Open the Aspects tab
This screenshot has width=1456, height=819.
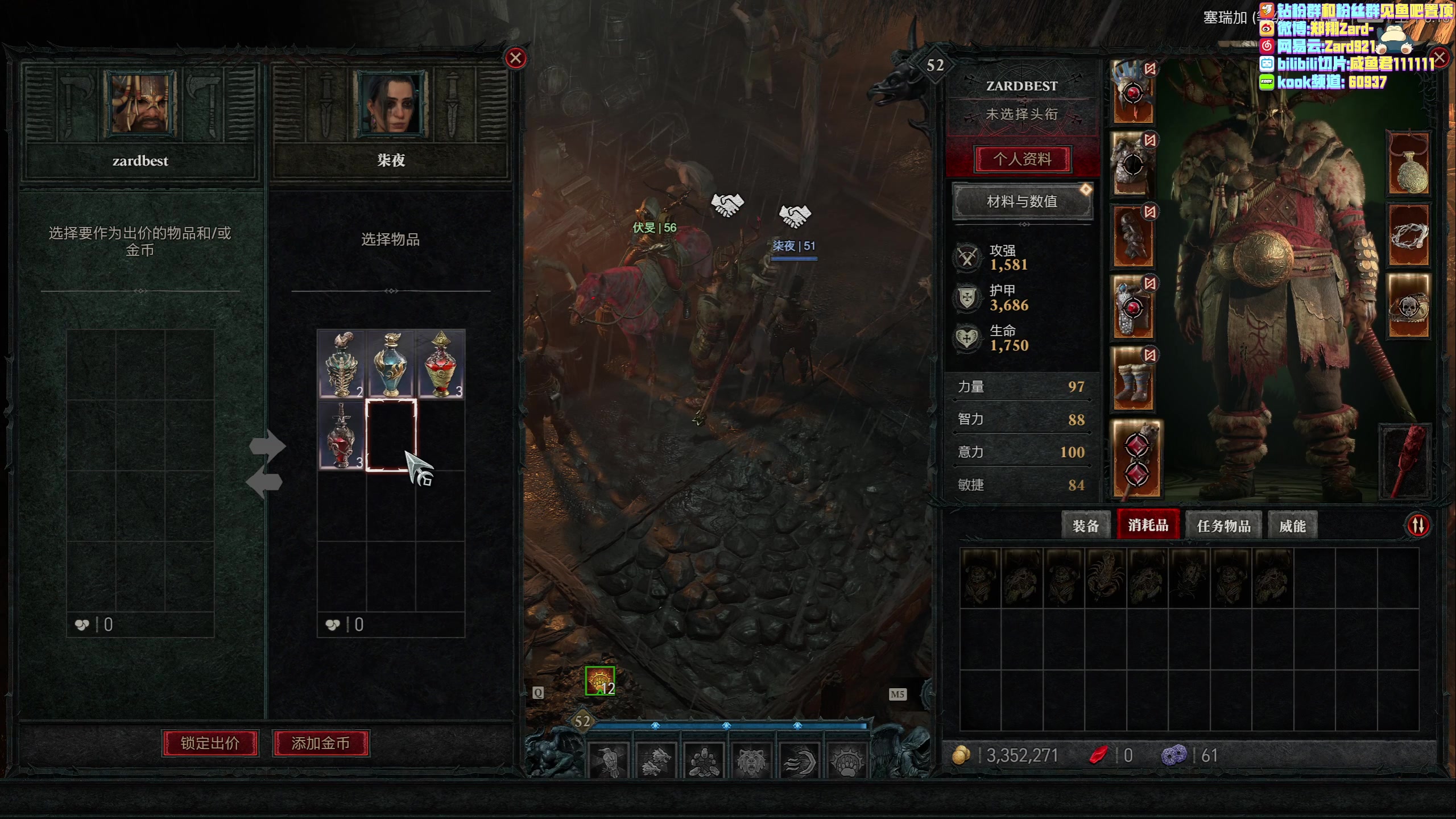[1292, 526]
